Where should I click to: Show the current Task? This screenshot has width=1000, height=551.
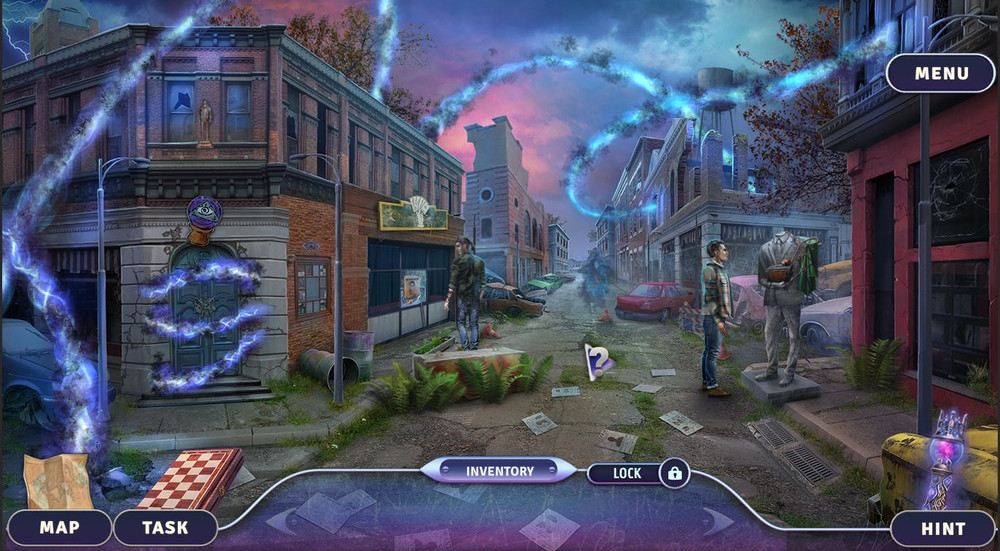tap(165, 527)
